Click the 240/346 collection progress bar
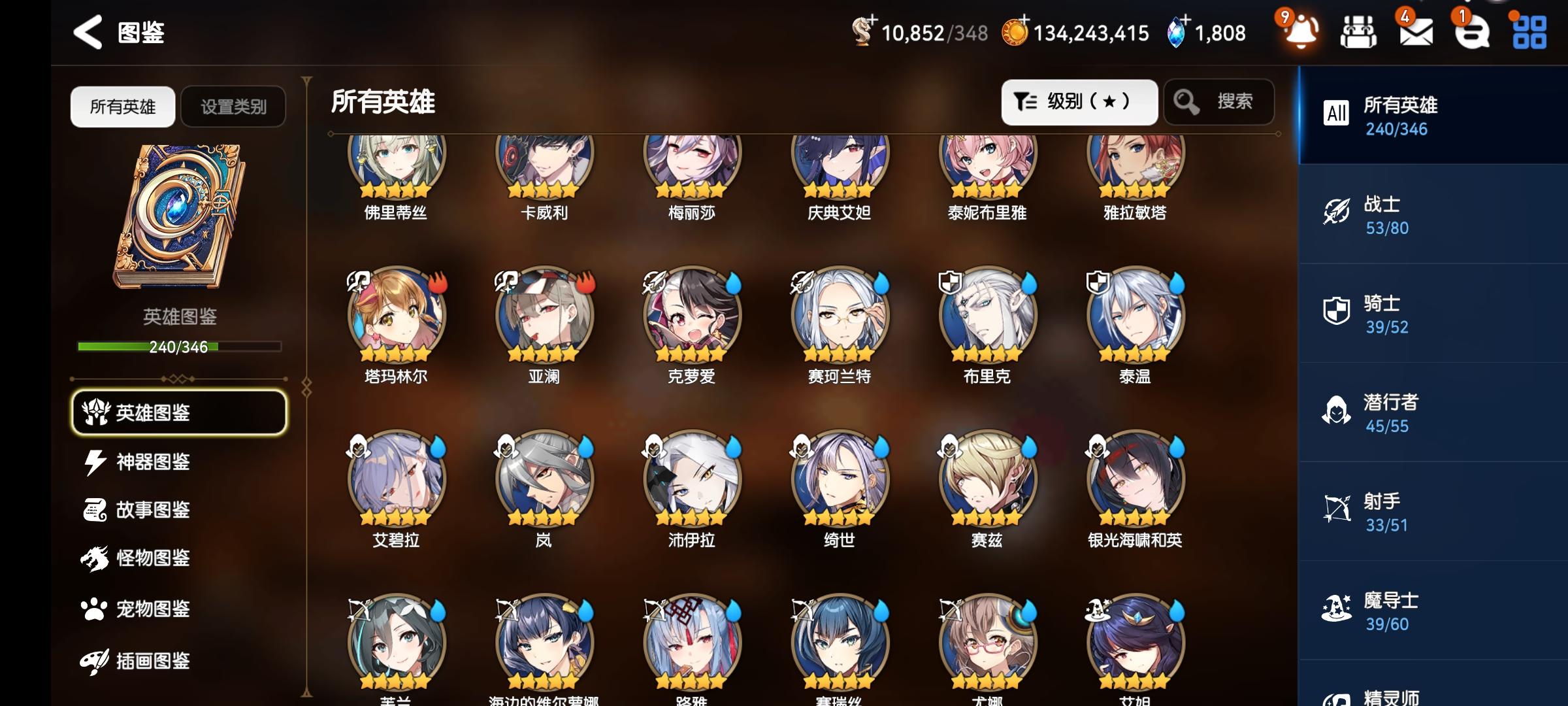Viewport: 1568px width, 706px height. [180, 348]
